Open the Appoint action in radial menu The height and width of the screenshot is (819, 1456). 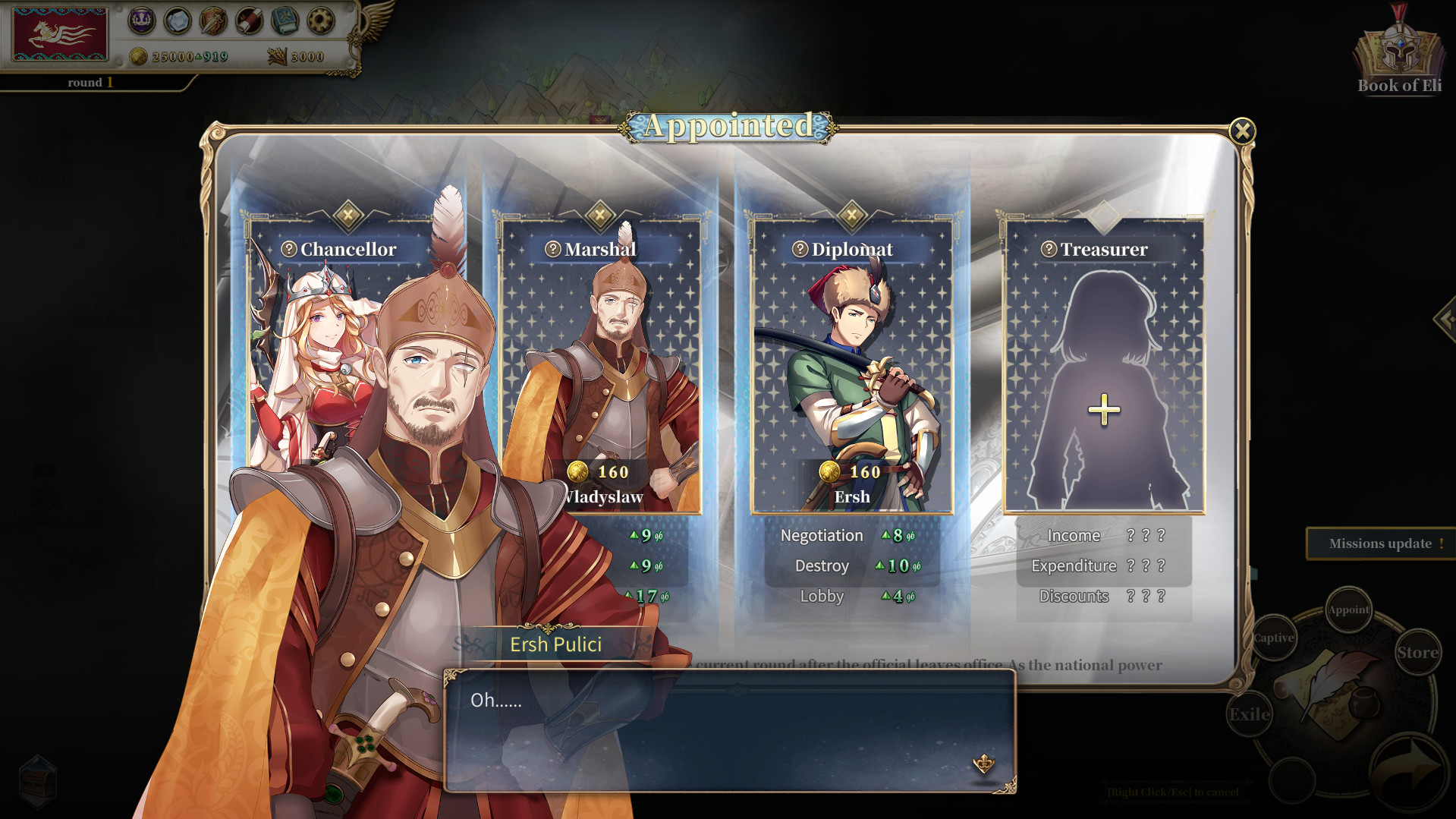pos(1348,610)
